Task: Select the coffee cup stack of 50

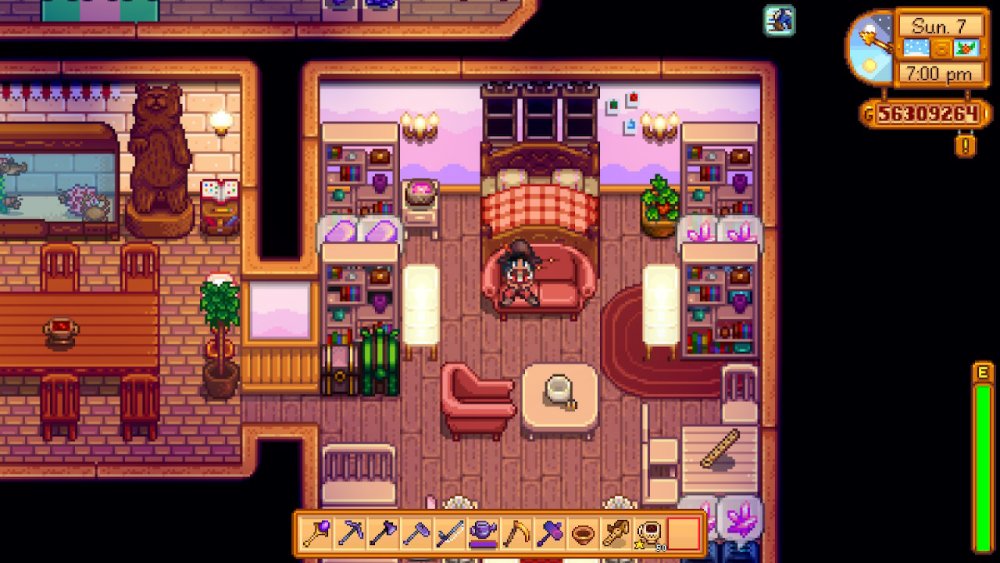Action: point(647,533)
